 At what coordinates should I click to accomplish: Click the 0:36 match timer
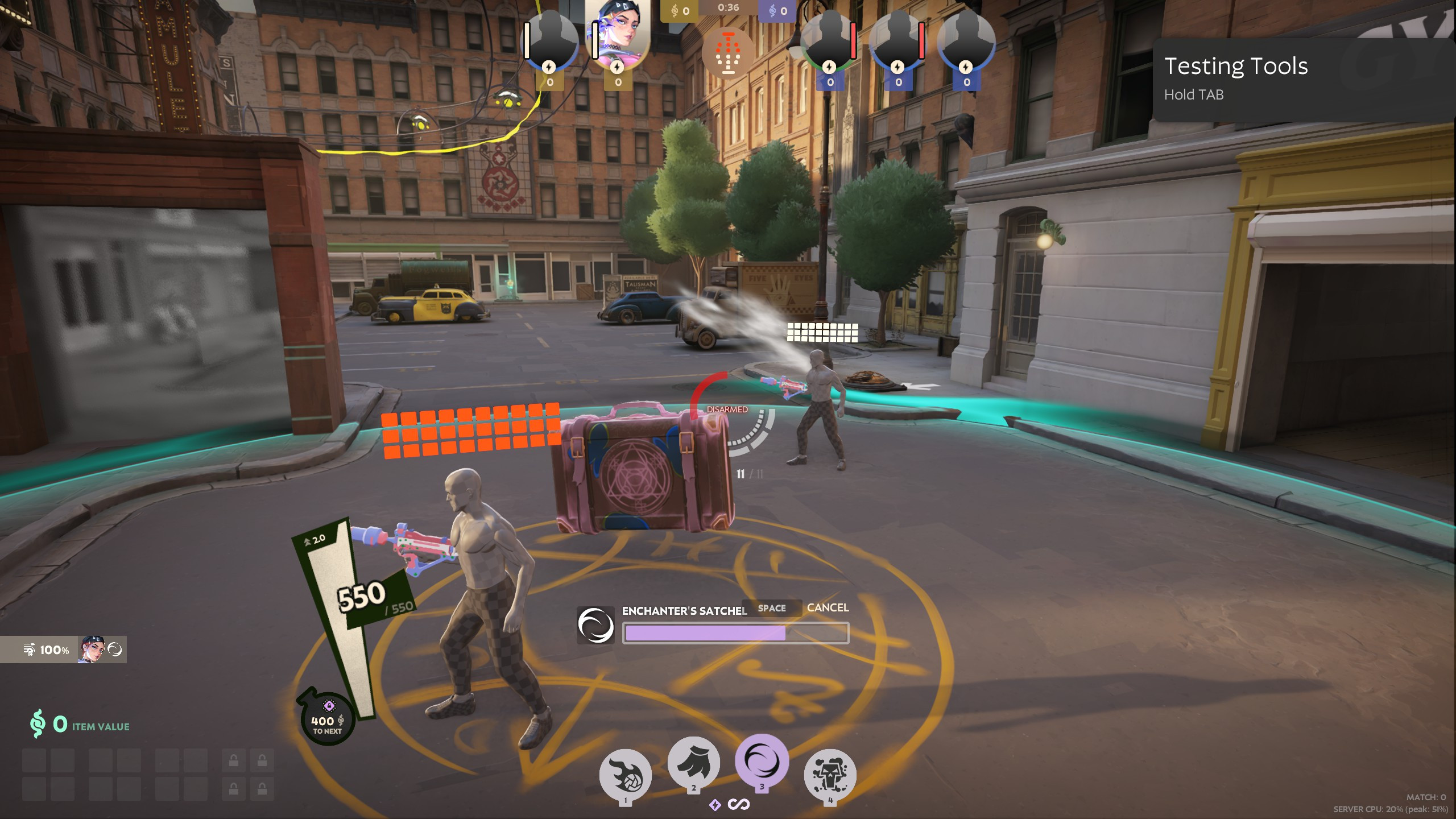click(728, 9)
